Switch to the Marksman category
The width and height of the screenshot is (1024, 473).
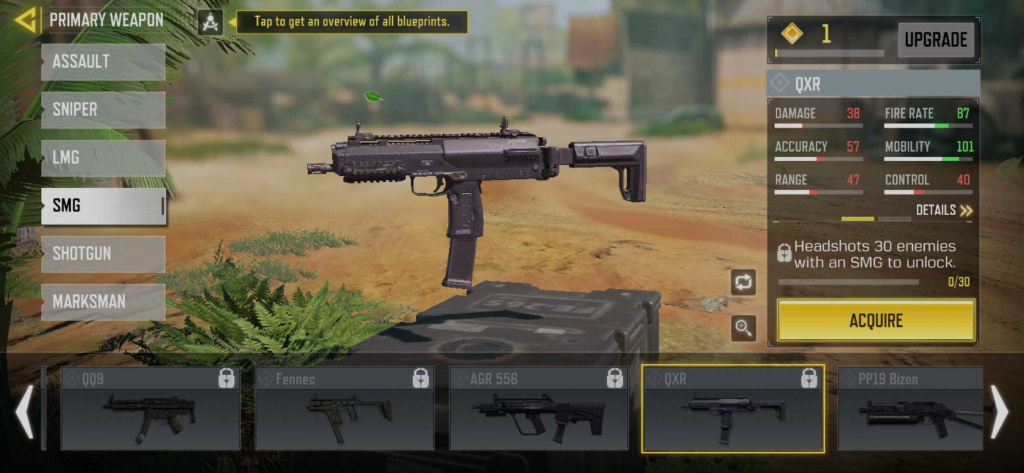click(x=103, y=302)
